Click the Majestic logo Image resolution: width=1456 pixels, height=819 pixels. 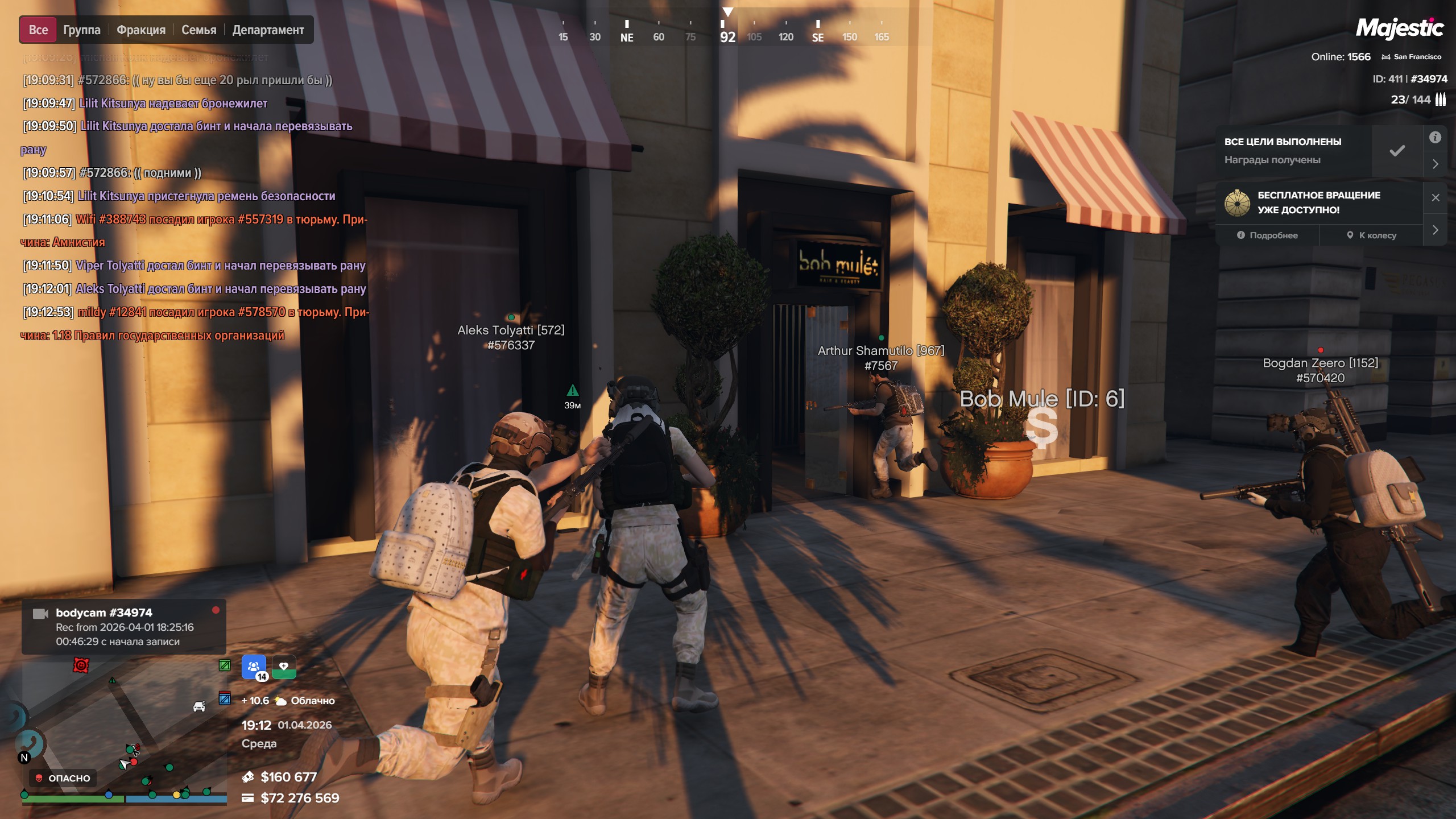[1399, 28]
